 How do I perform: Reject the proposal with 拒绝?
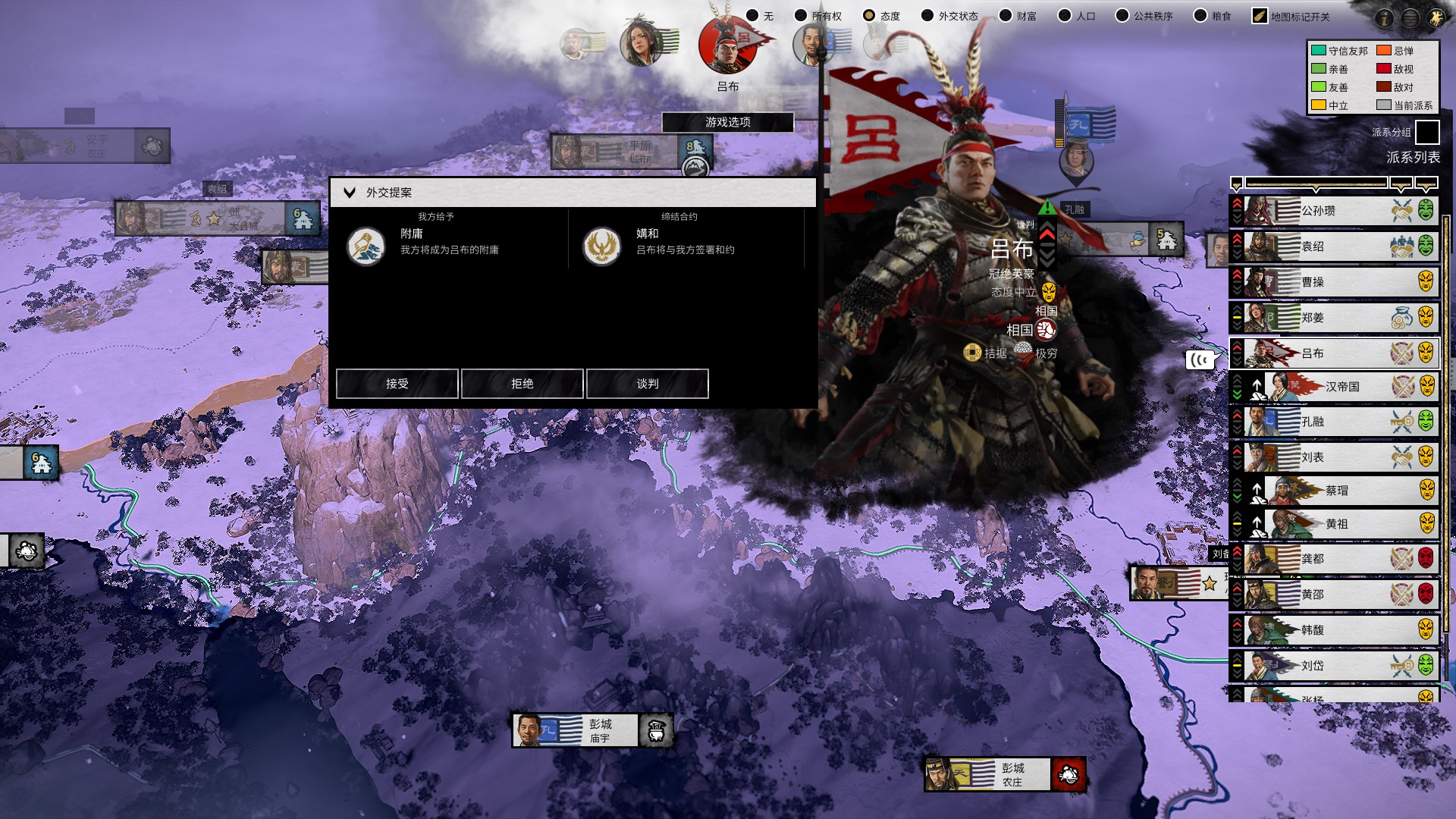click(x=522, y=384)
